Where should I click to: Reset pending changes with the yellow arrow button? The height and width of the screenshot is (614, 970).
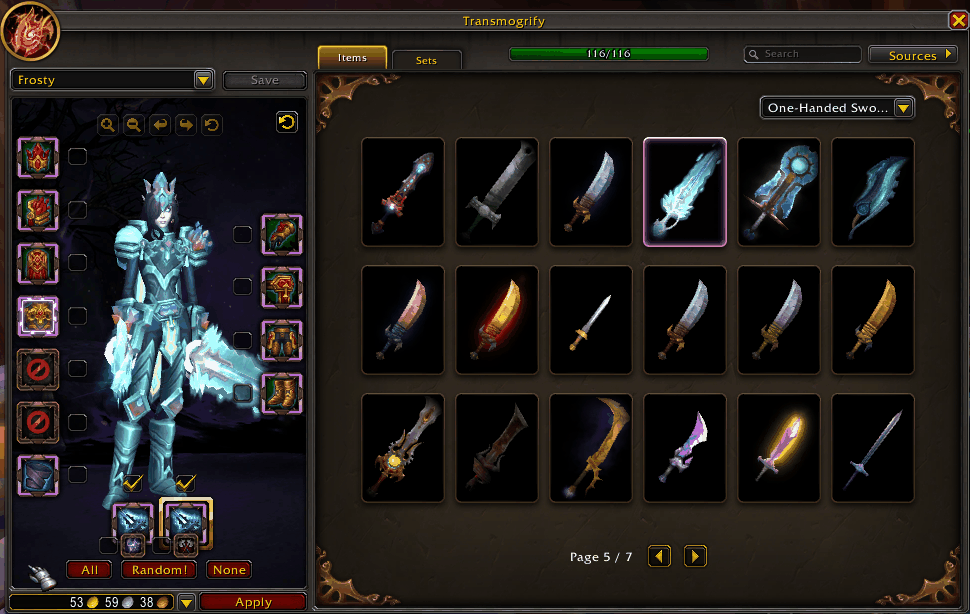tap(287, 122)
